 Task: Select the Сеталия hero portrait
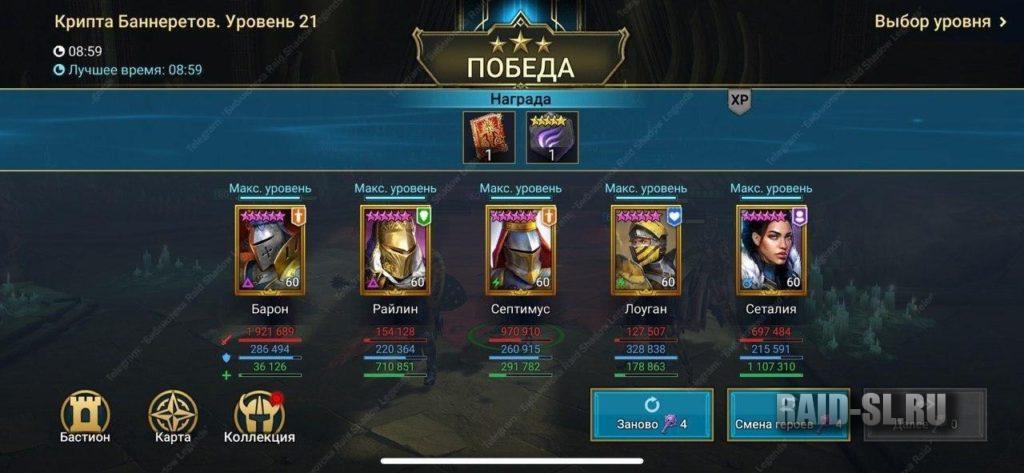771,249
